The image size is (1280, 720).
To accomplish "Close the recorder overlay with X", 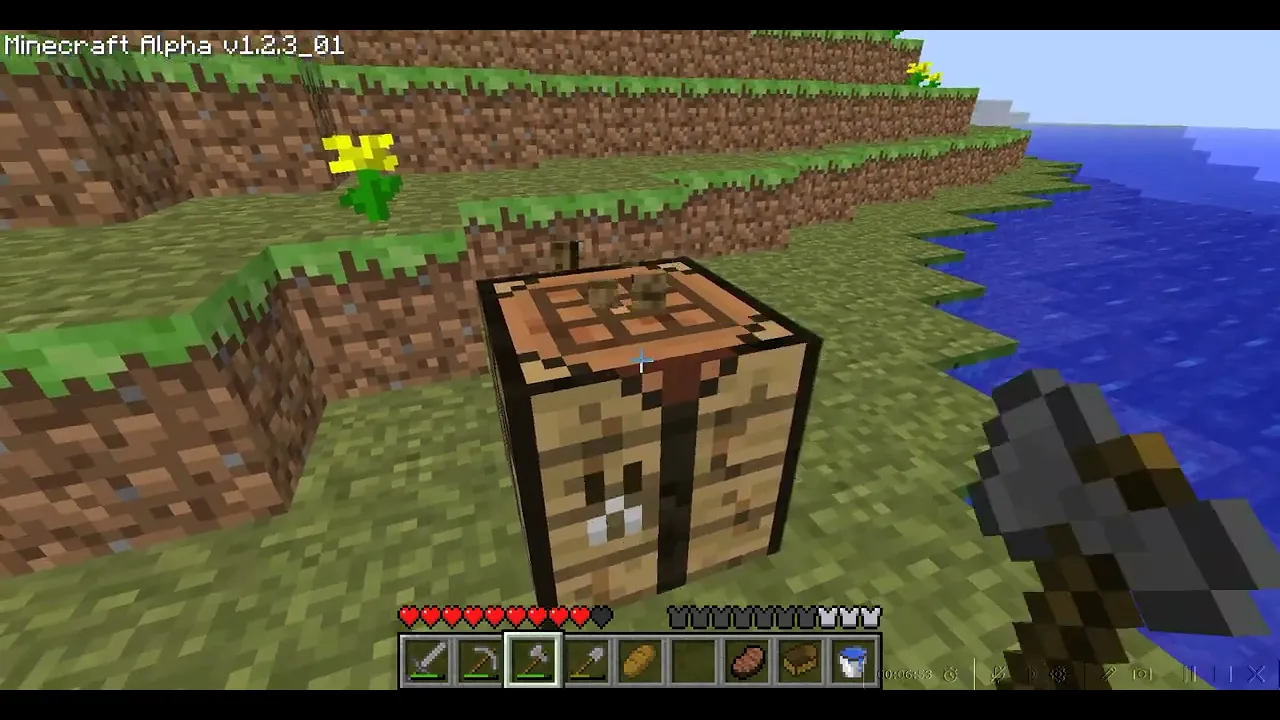I will click(1257, 675).
